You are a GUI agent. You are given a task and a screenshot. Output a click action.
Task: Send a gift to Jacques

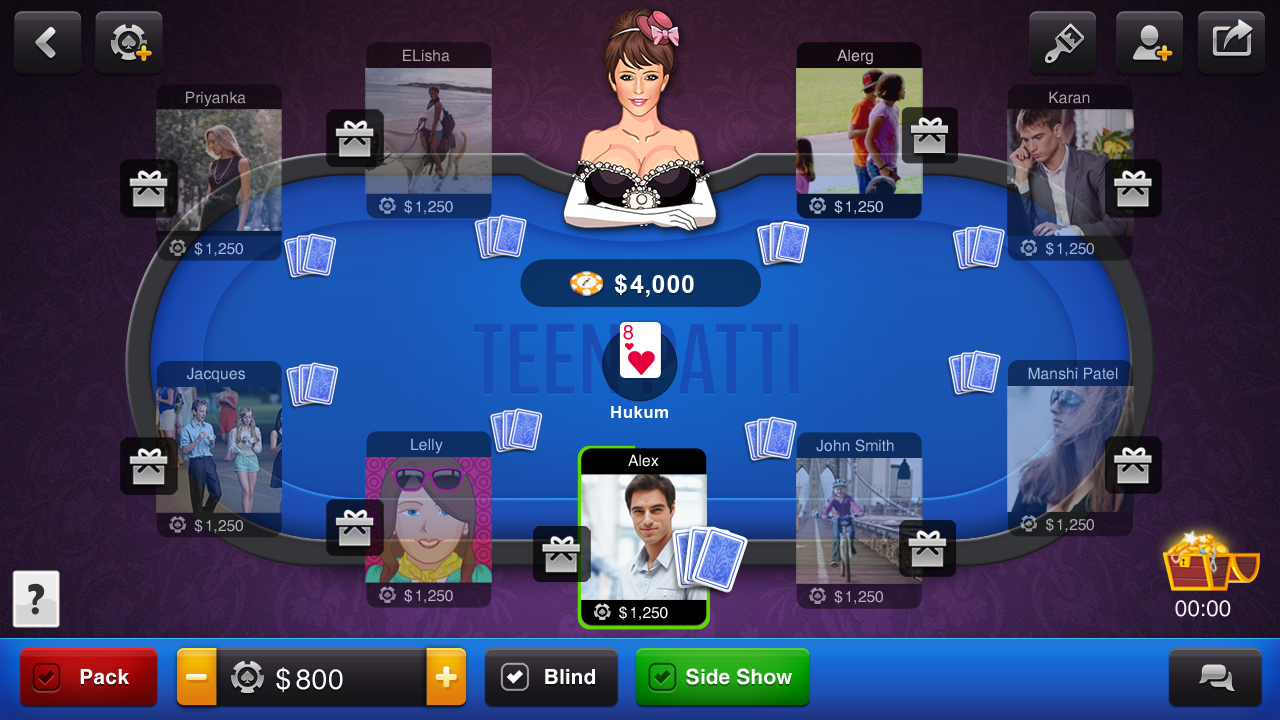(149, 465)
